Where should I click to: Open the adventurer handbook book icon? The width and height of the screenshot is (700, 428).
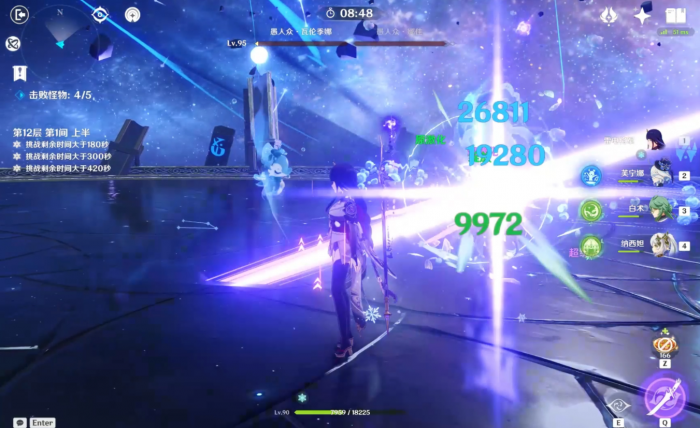(x=675, y=14)
